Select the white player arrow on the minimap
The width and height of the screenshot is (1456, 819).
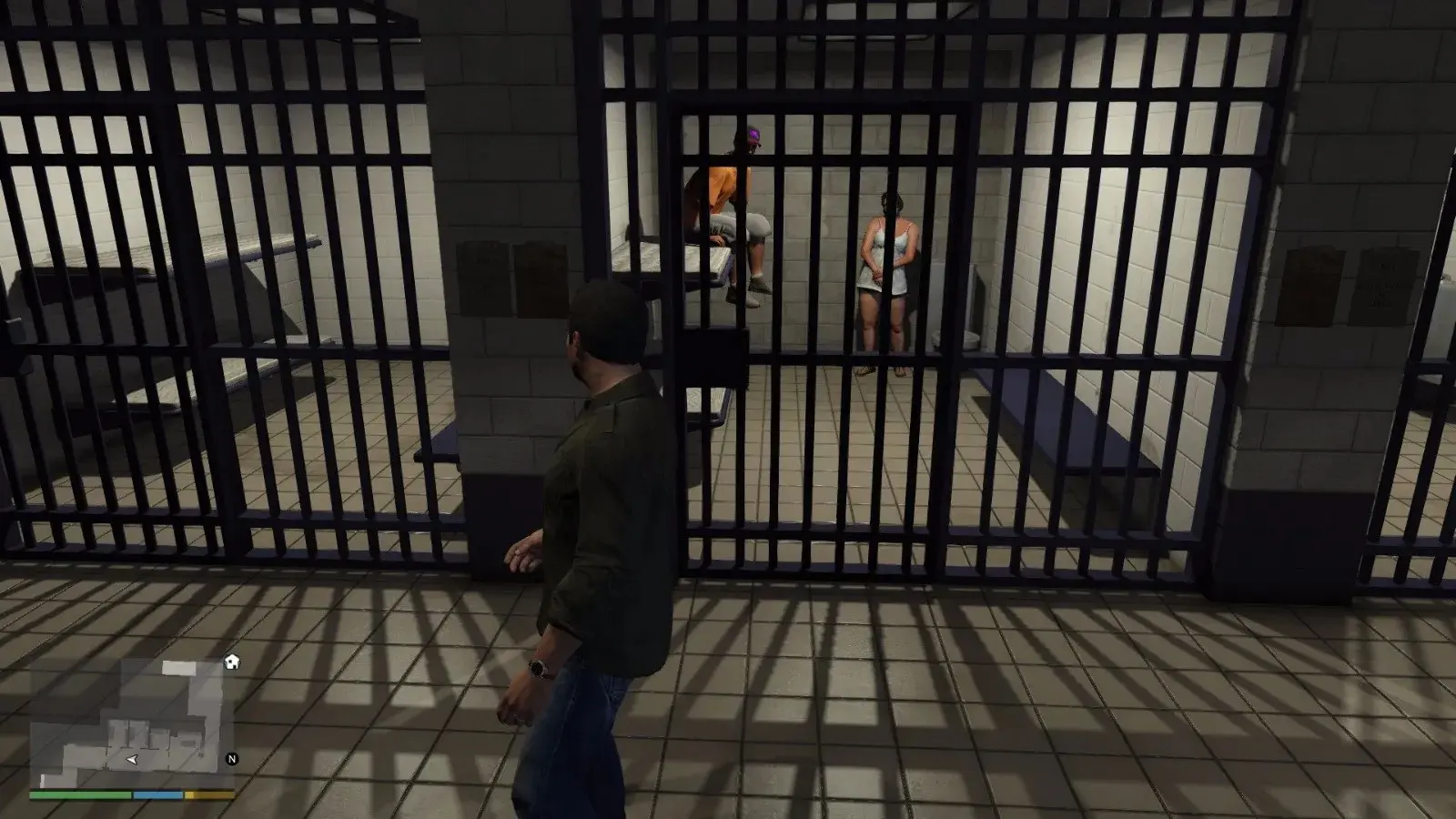pos(132,759)
